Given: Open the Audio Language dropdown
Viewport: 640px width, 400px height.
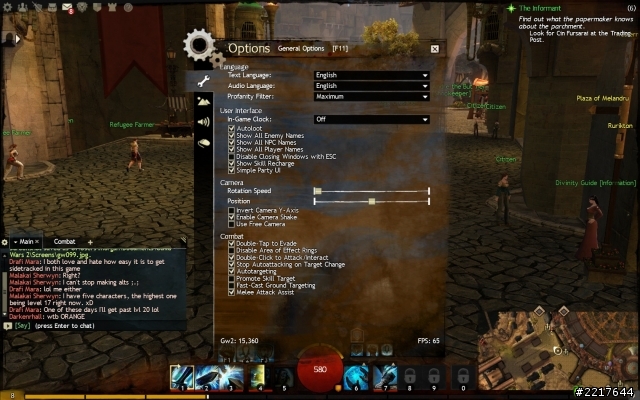Looking at the screenshot, I should [x=371, y=86].
